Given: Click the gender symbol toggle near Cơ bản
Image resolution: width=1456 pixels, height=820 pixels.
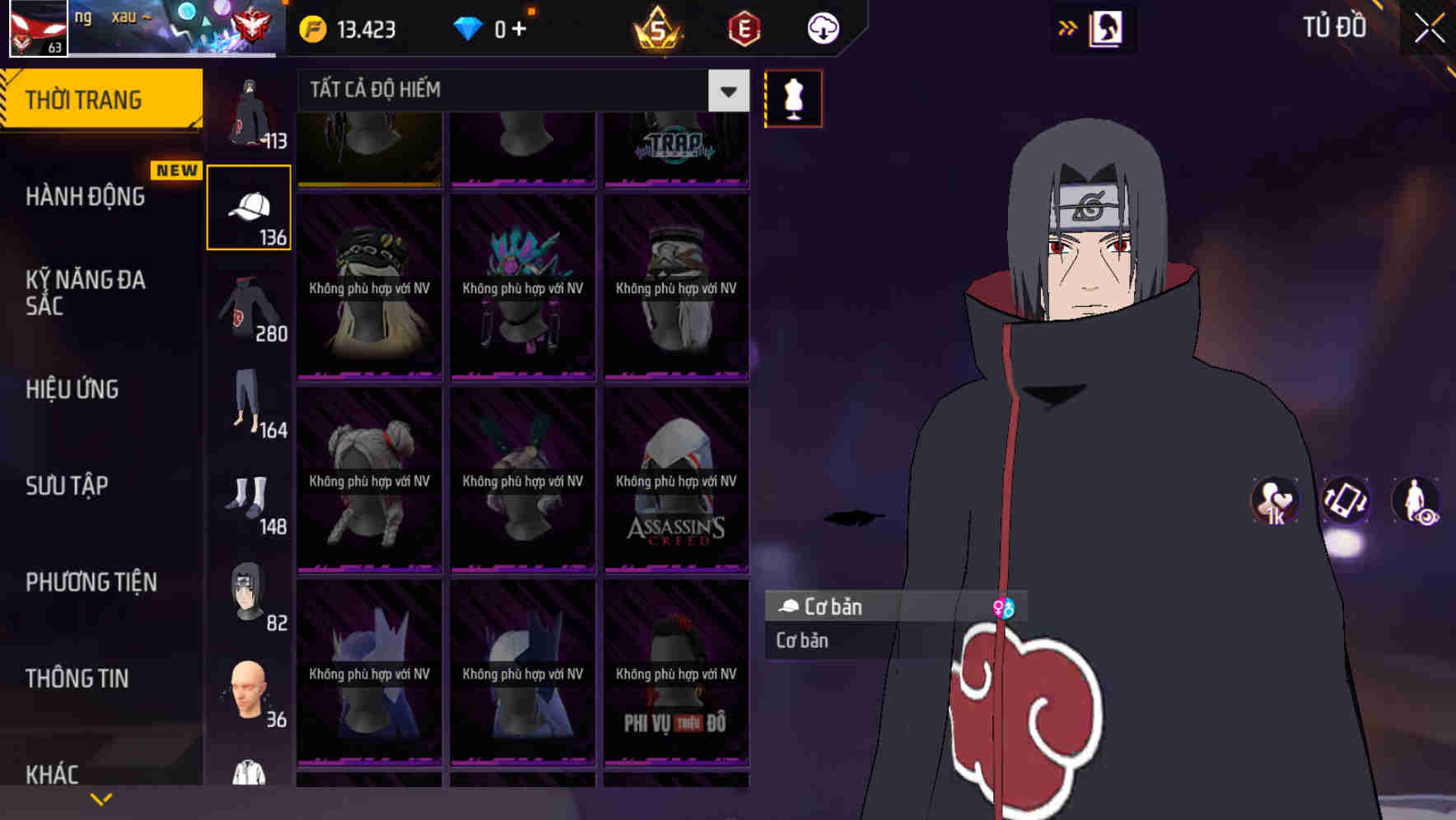Looking at the screenshot, I should (x=1004, y=608).
